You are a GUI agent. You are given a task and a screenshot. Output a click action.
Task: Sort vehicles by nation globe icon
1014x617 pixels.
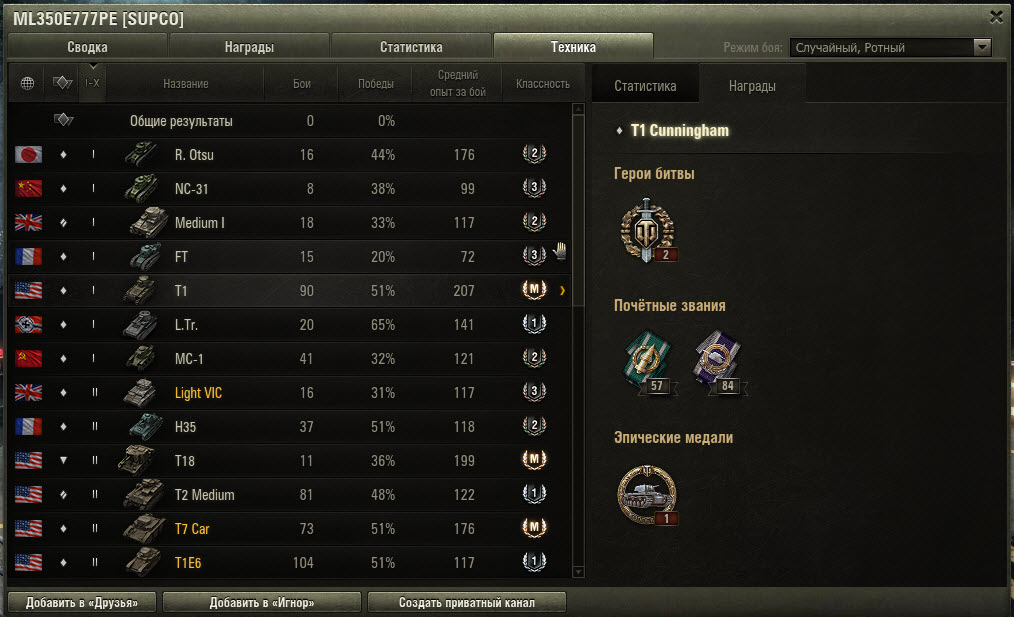[x=27, y=84]
